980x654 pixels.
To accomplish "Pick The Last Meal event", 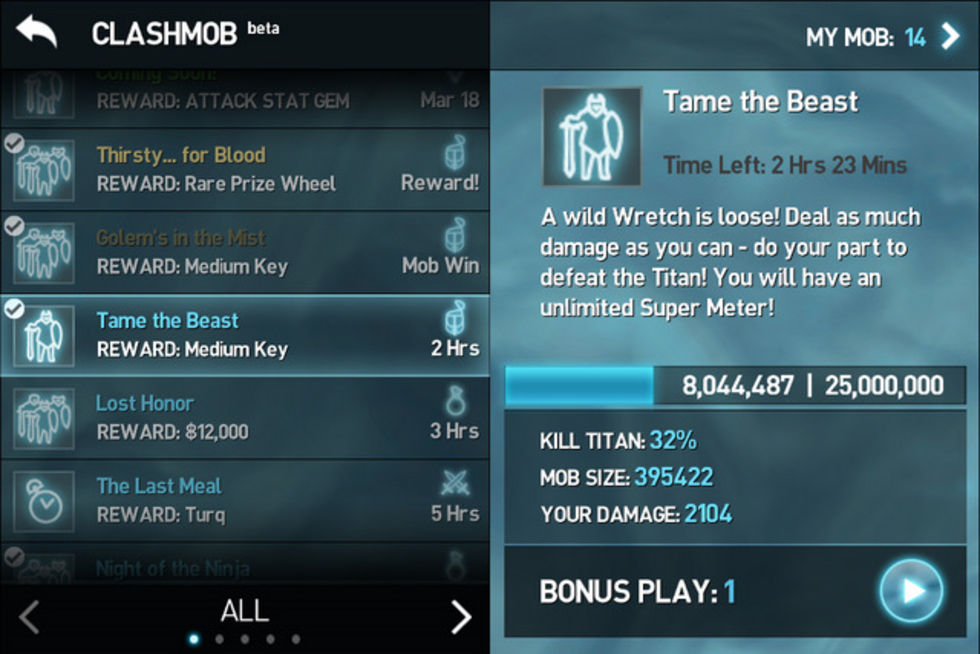I will [x=245, y=500].
